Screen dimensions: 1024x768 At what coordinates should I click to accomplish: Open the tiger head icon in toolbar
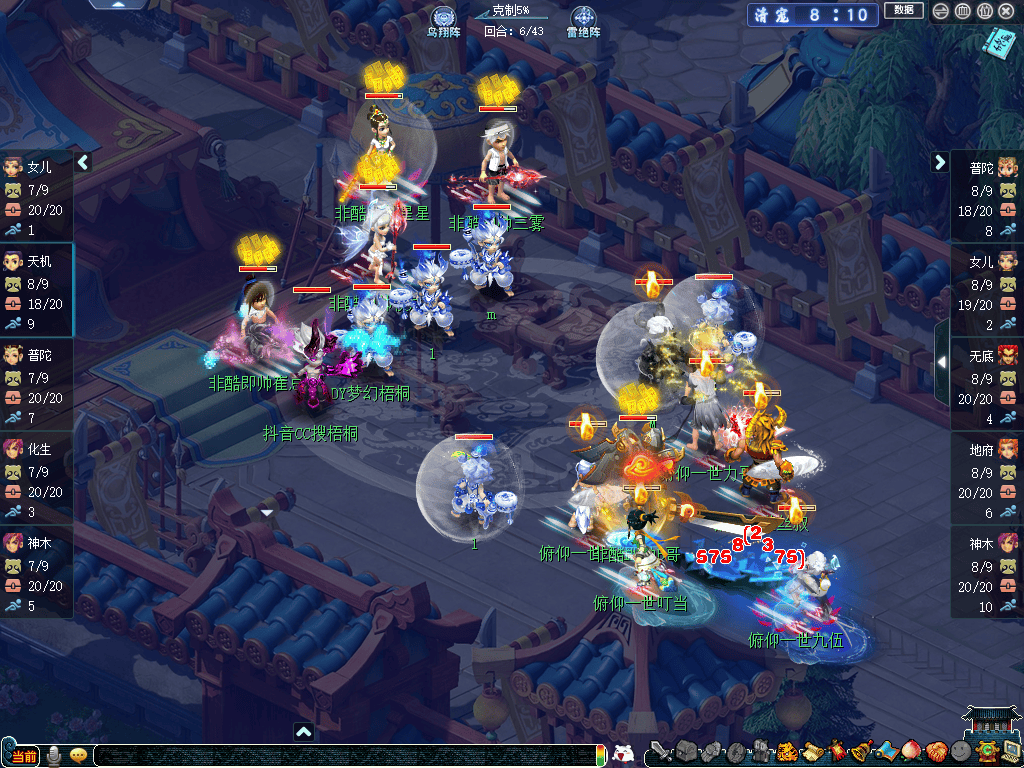point(786,752)
